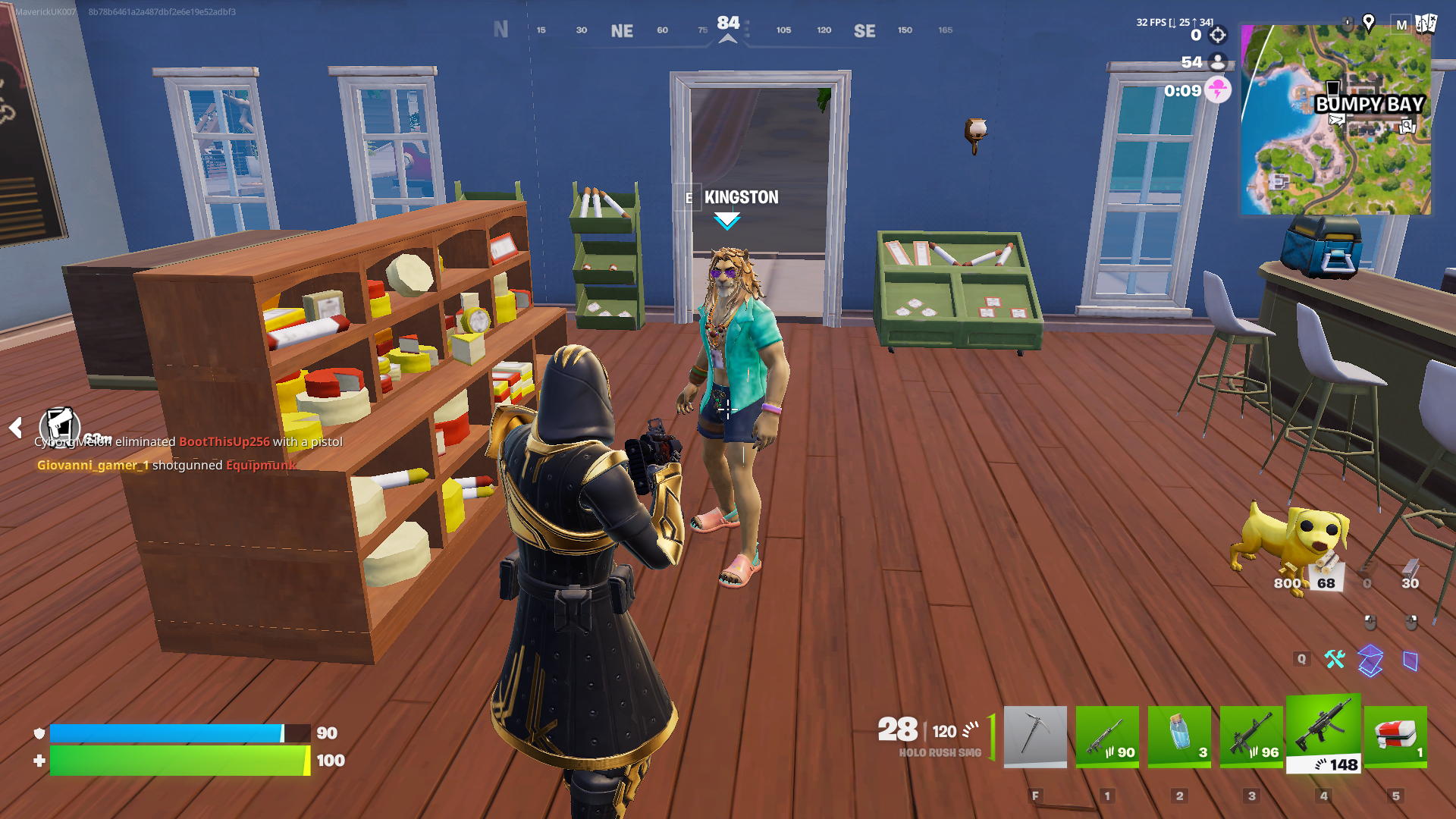Toggle build mode with crossed tools icon
Viewport: 1456px width, 819px height.
pyautogui.click(x=1335, y=659)
